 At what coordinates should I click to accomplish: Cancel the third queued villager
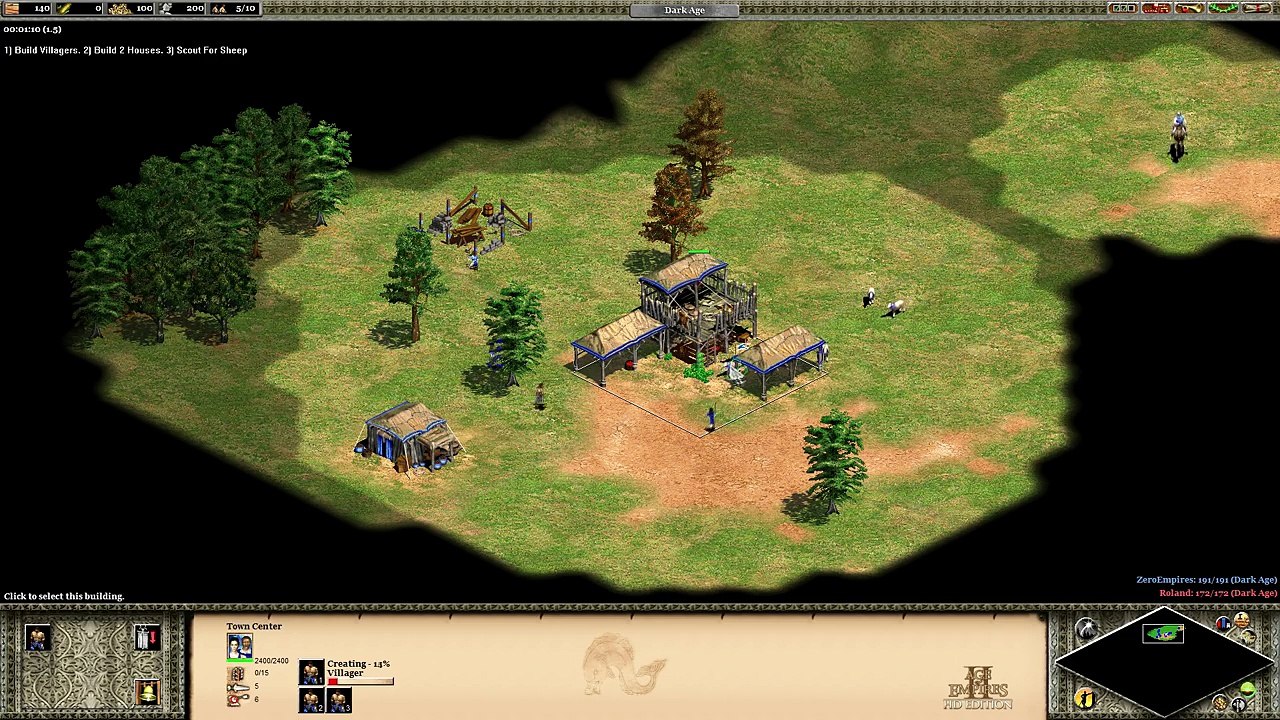(x=338, y=701)
